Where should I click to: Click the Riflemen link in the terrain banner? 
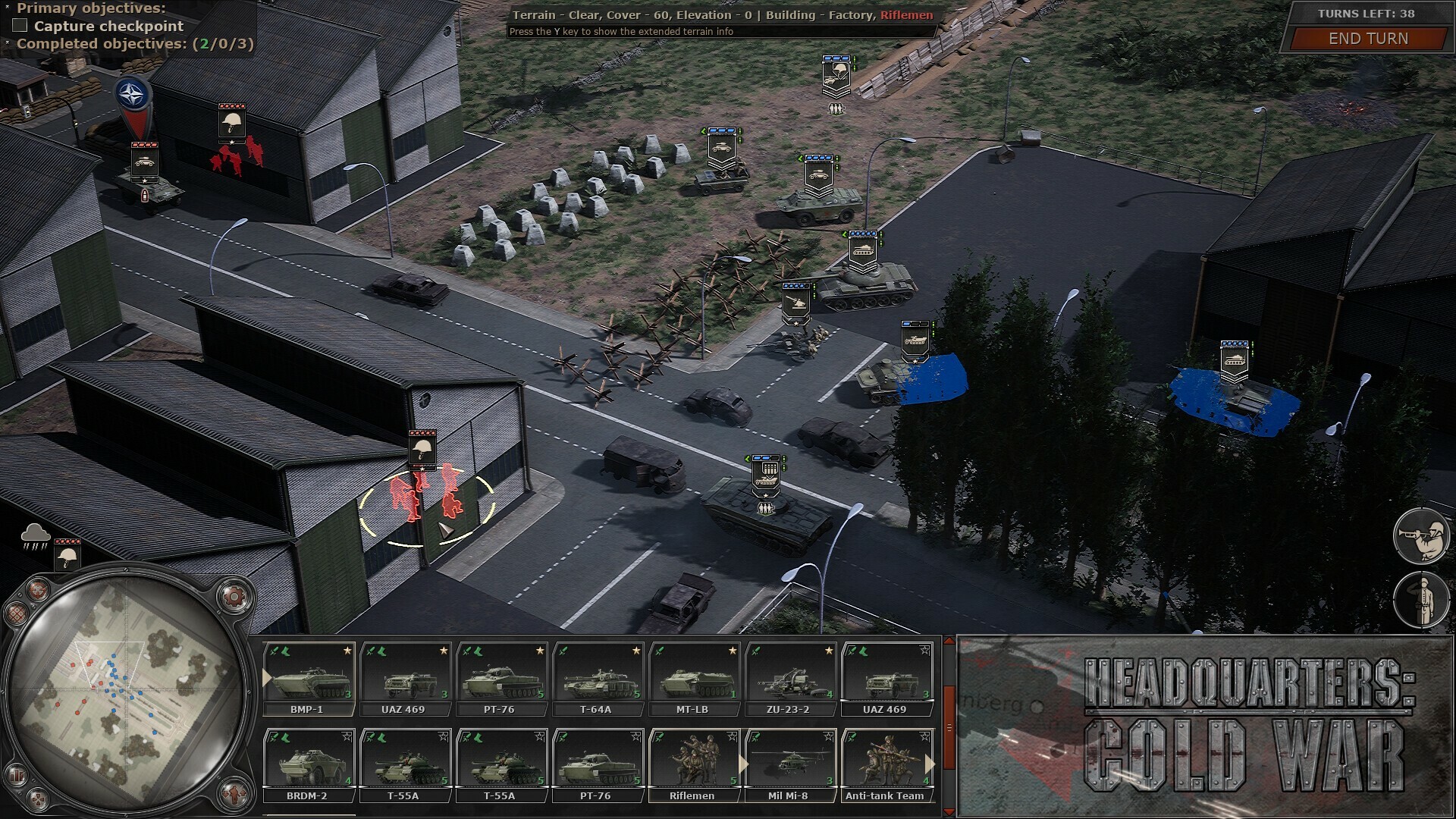tap(908, 14)
